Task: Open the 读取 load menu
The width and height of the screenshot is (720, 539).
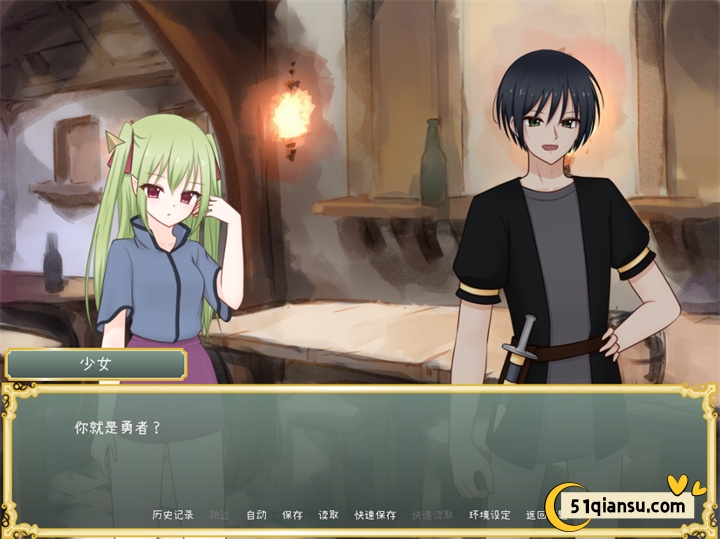Action: click(x=328, y=515)
